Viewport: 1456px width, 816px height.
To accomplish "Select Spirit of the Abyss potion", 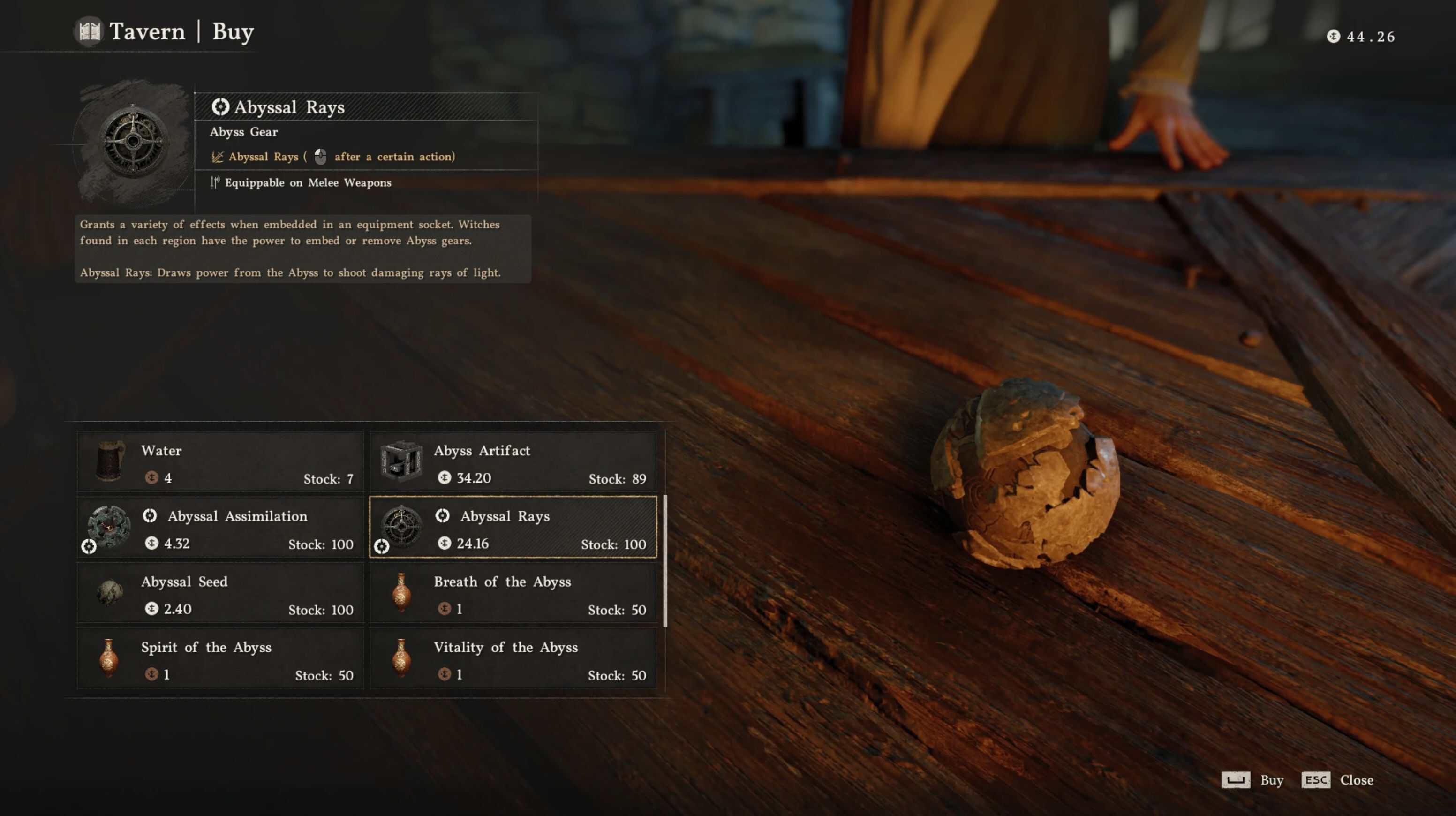I will [x=220, y=659].
